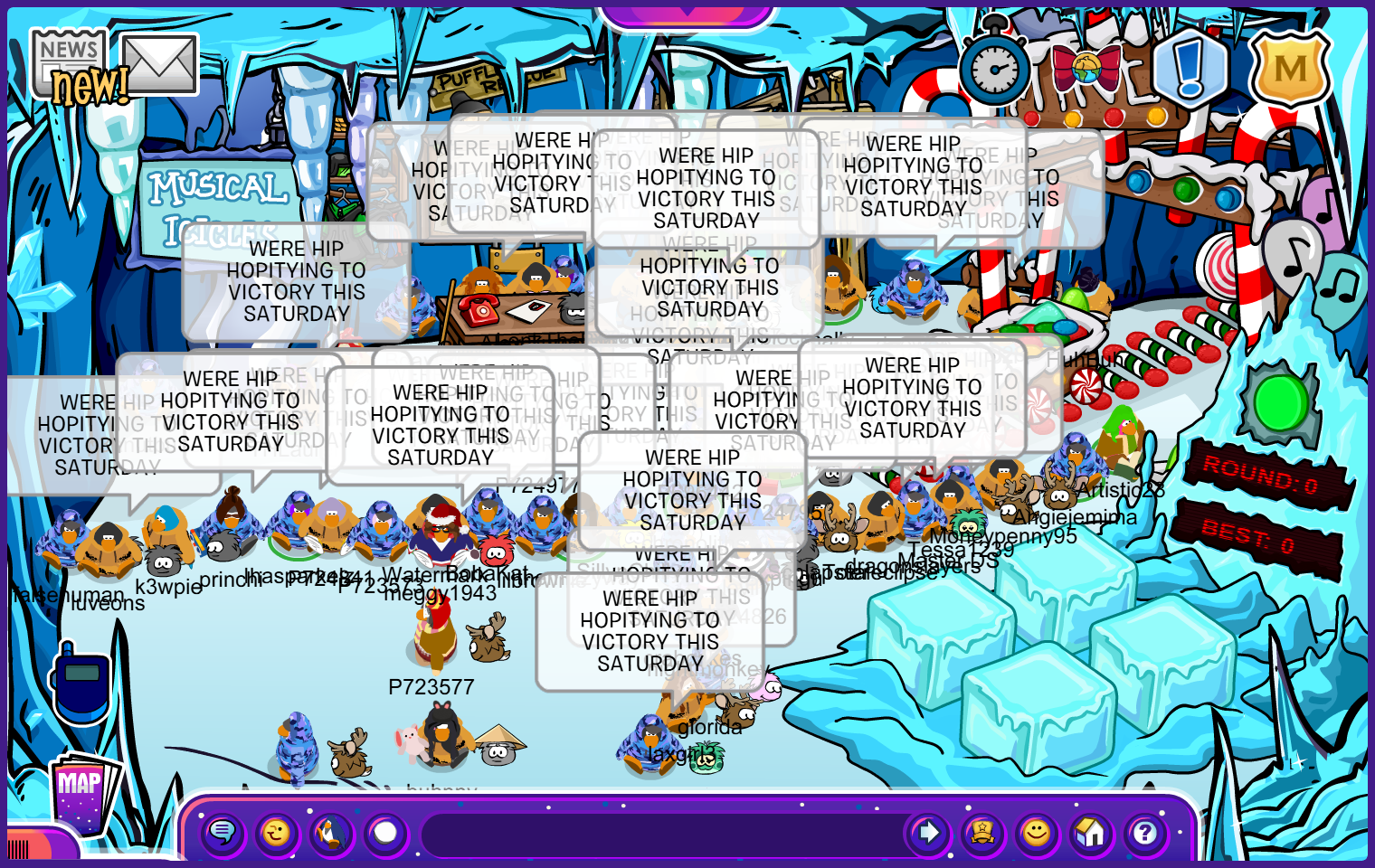This screenshot has width=1375, height=868.
Task: Open the speech bubble chat messages menu
Action: coord(223,832)
